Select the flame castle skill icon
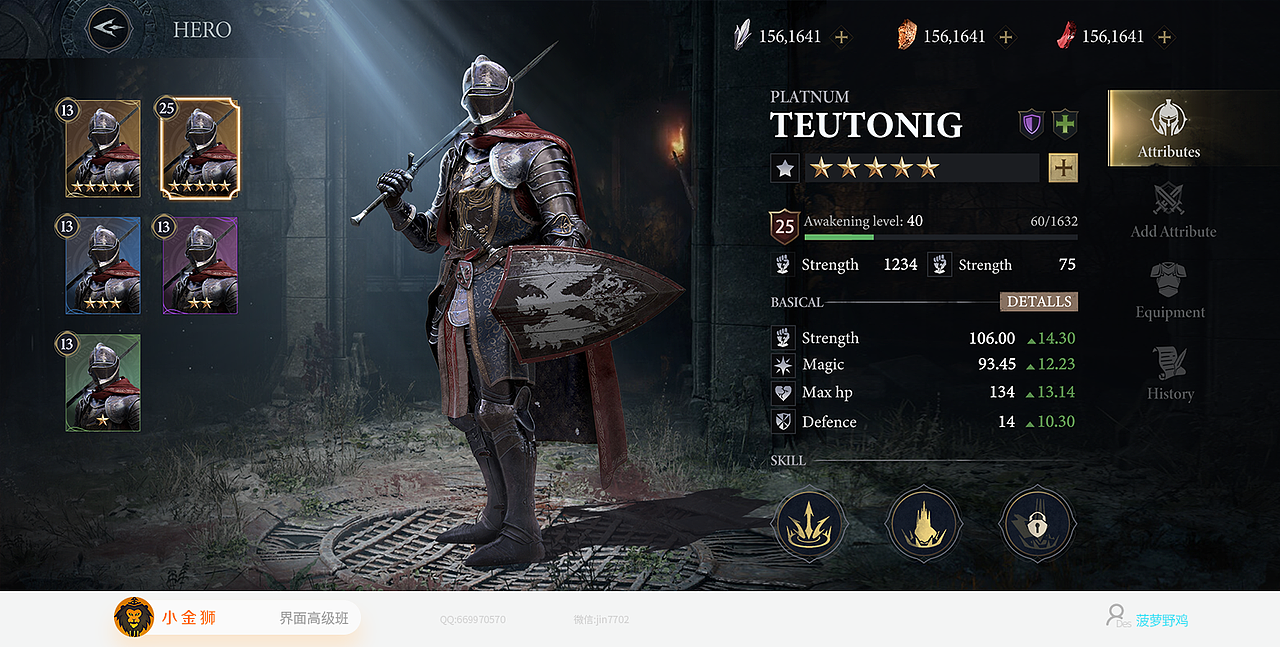 click(924, 524)
